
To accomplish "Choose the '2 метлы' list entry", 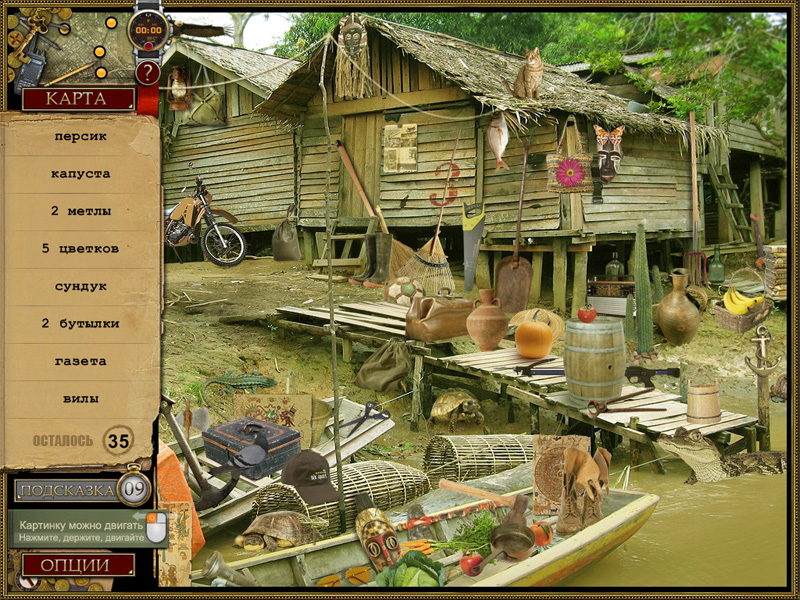I will [80, 211].
